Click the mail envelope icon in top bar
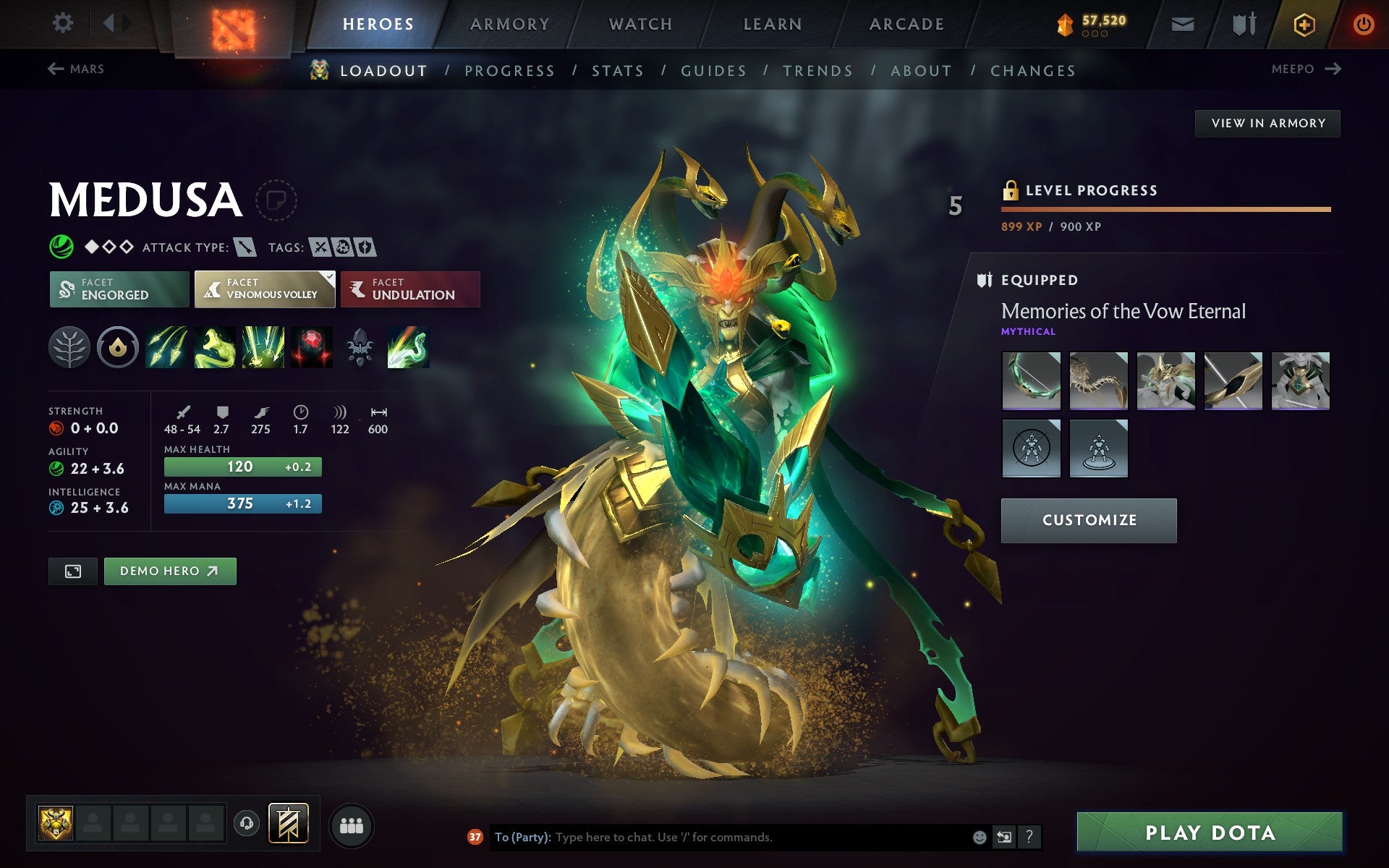This screenshot has height=868, width=1389. (x=1182, y=24)
